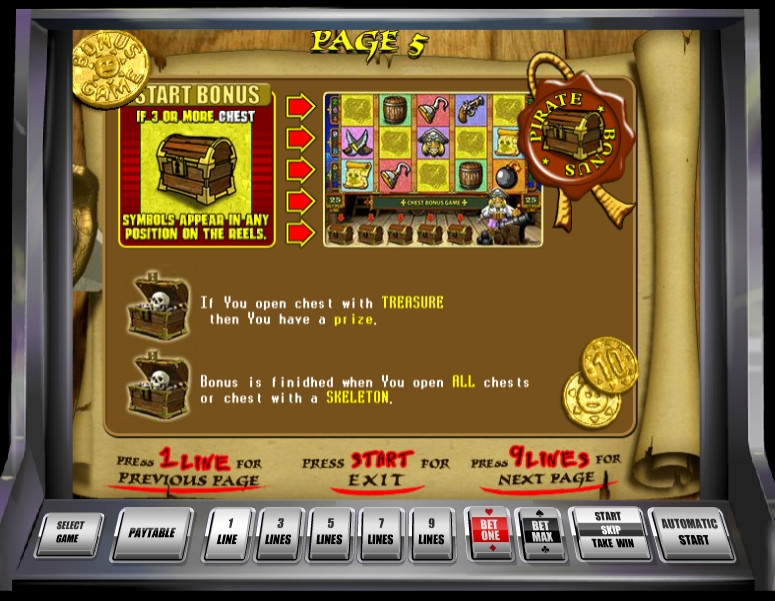Viewport: 775px width, 601px height.
Task: Show the Paytable screen
Action: point(152,533)
